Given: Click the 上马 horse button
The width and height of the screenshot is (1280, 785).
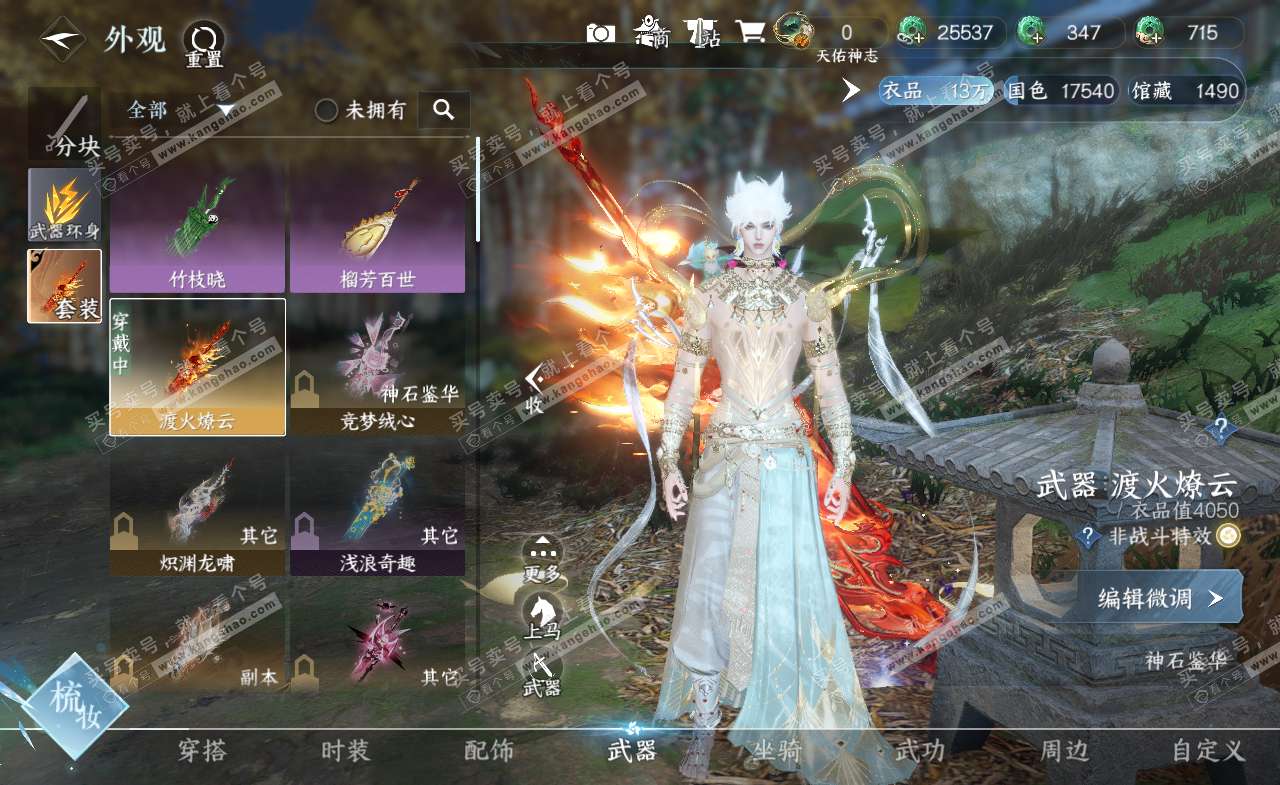Looking at the screenshot, I should 543,613.
